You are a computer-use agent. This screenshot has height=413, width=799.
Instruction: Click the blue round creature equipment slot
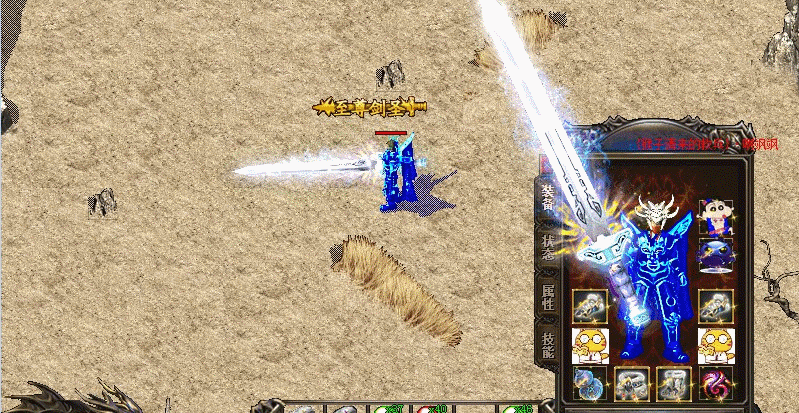[x=715, y=254]
